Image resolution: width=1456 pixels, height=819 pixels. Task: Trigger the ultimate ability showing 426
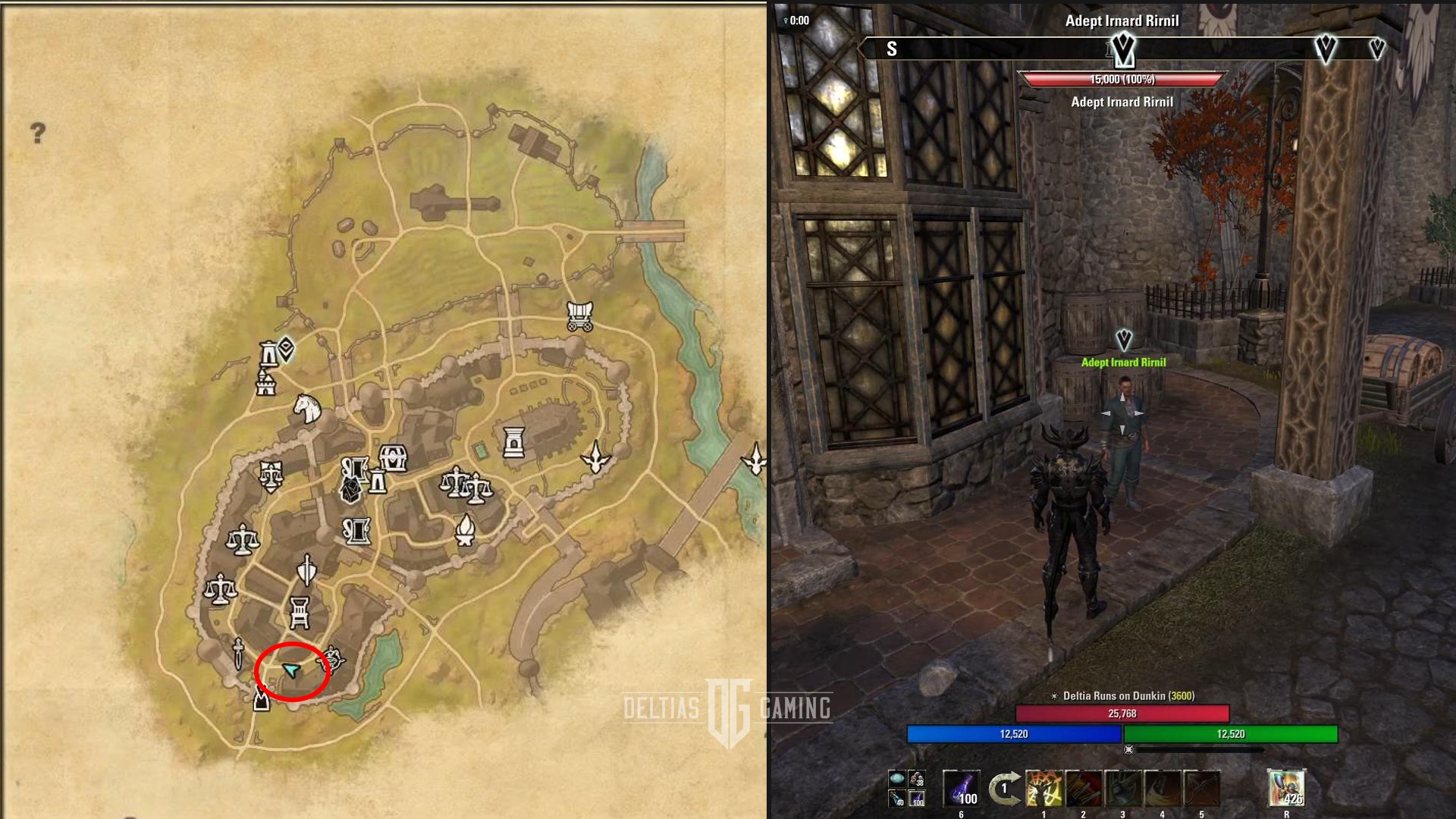1286,789
